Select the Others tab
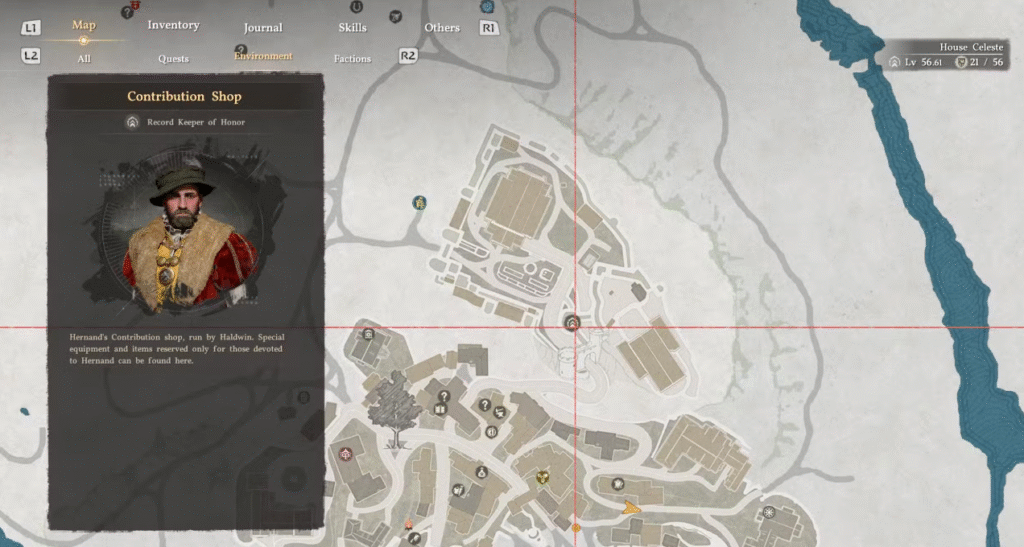This screenshot has height=547, width=1024. tap(441, 27)
